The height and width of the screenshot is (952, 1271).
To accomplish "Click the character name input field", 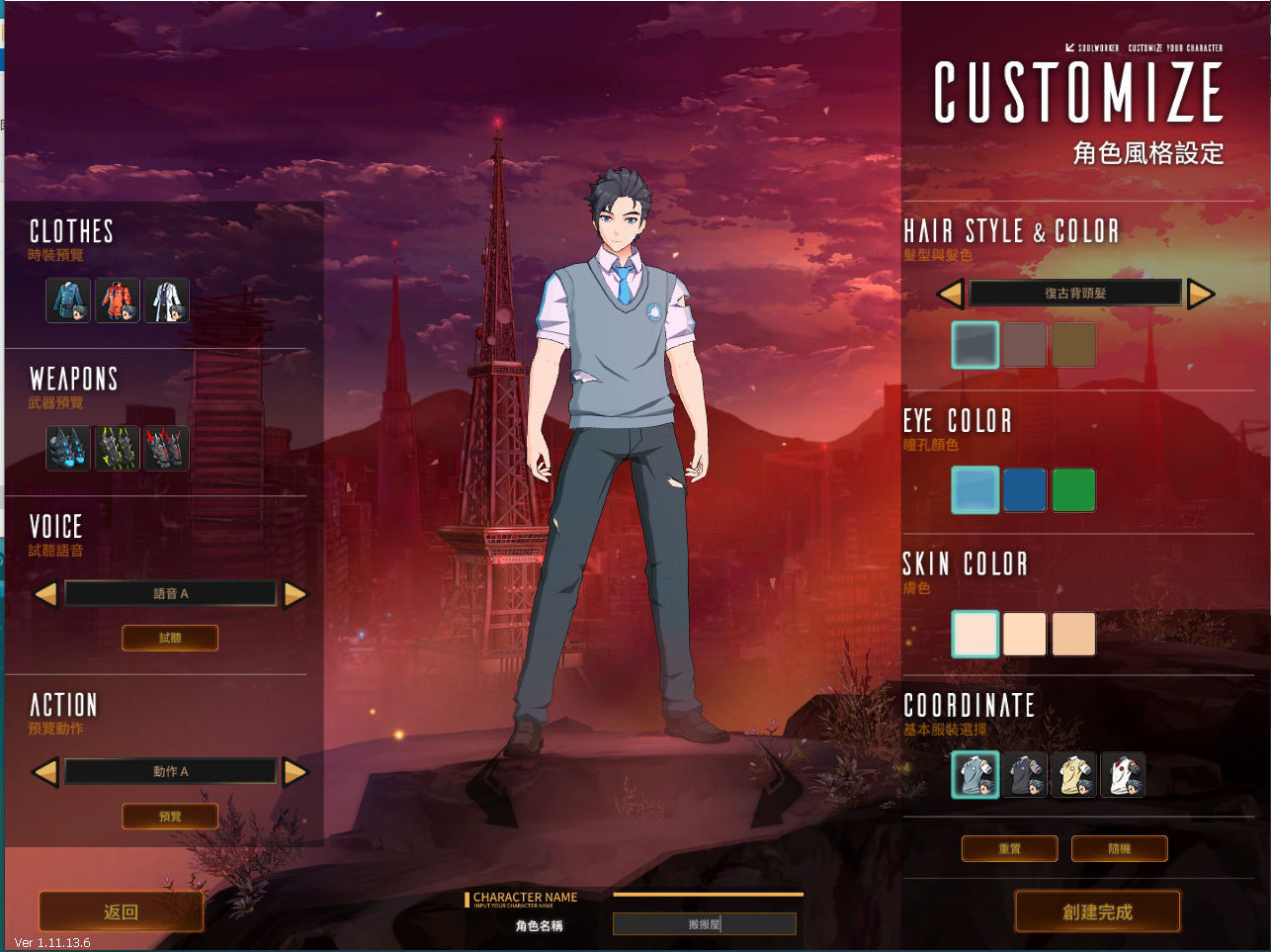I will [704, 924].
